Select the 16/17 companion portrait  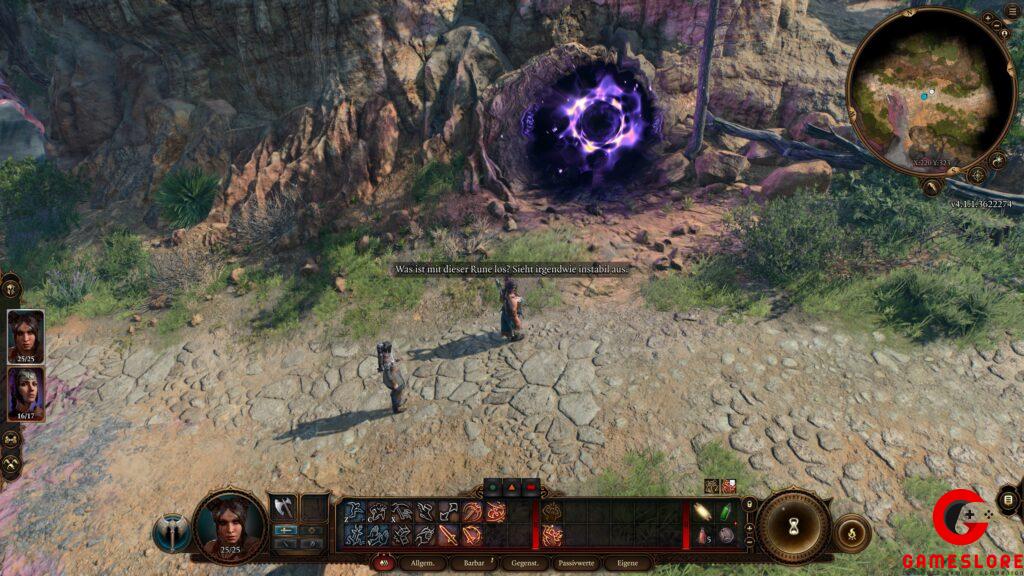[25, 394]
